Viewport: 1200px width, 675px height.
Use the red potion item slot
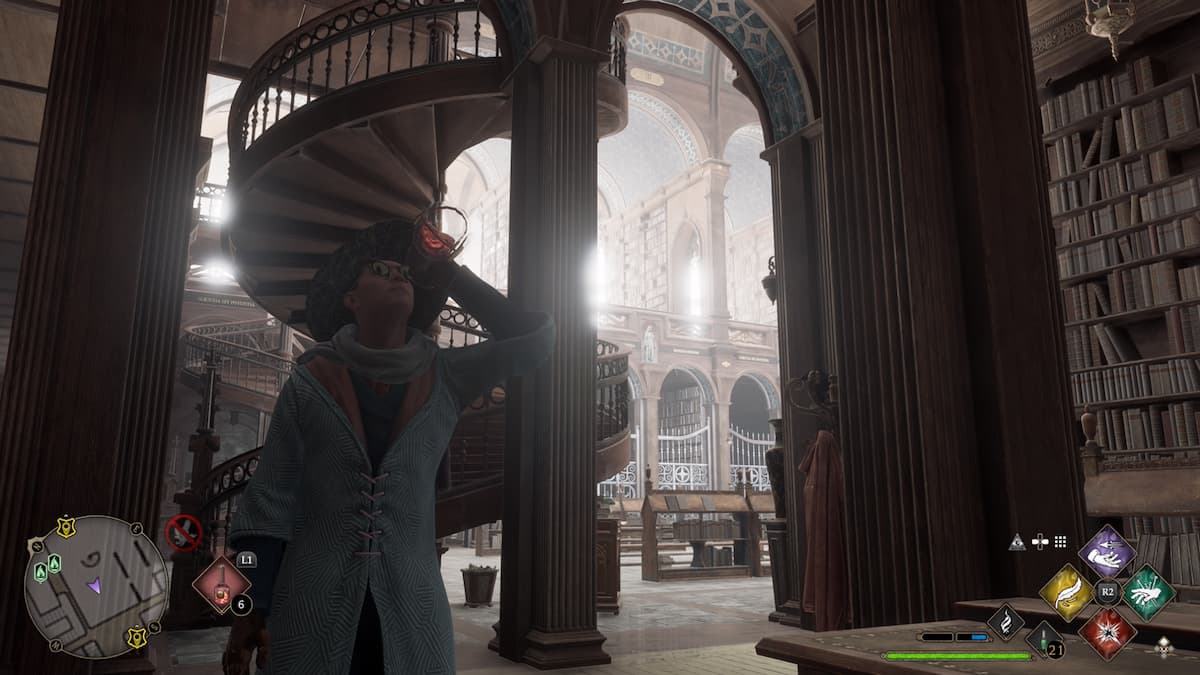click(x=220, y=585)
